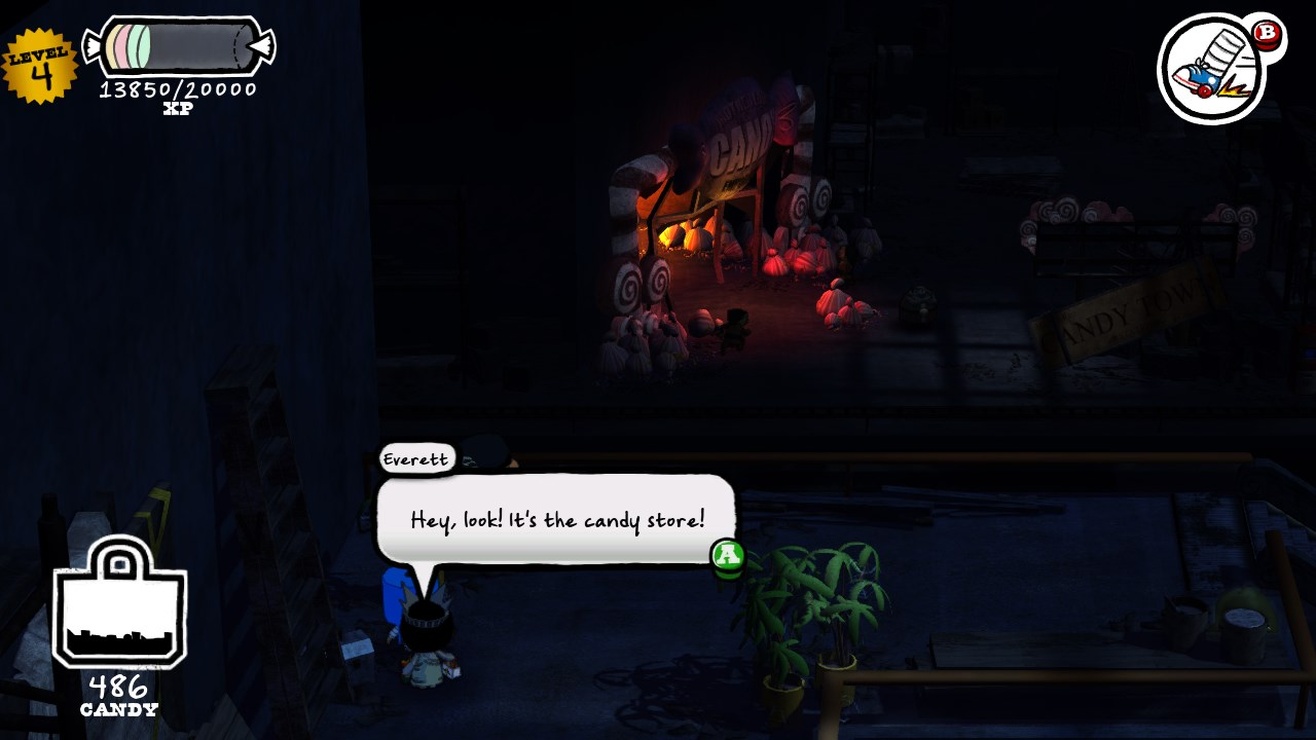Open the candy bag counter icon

119,611
